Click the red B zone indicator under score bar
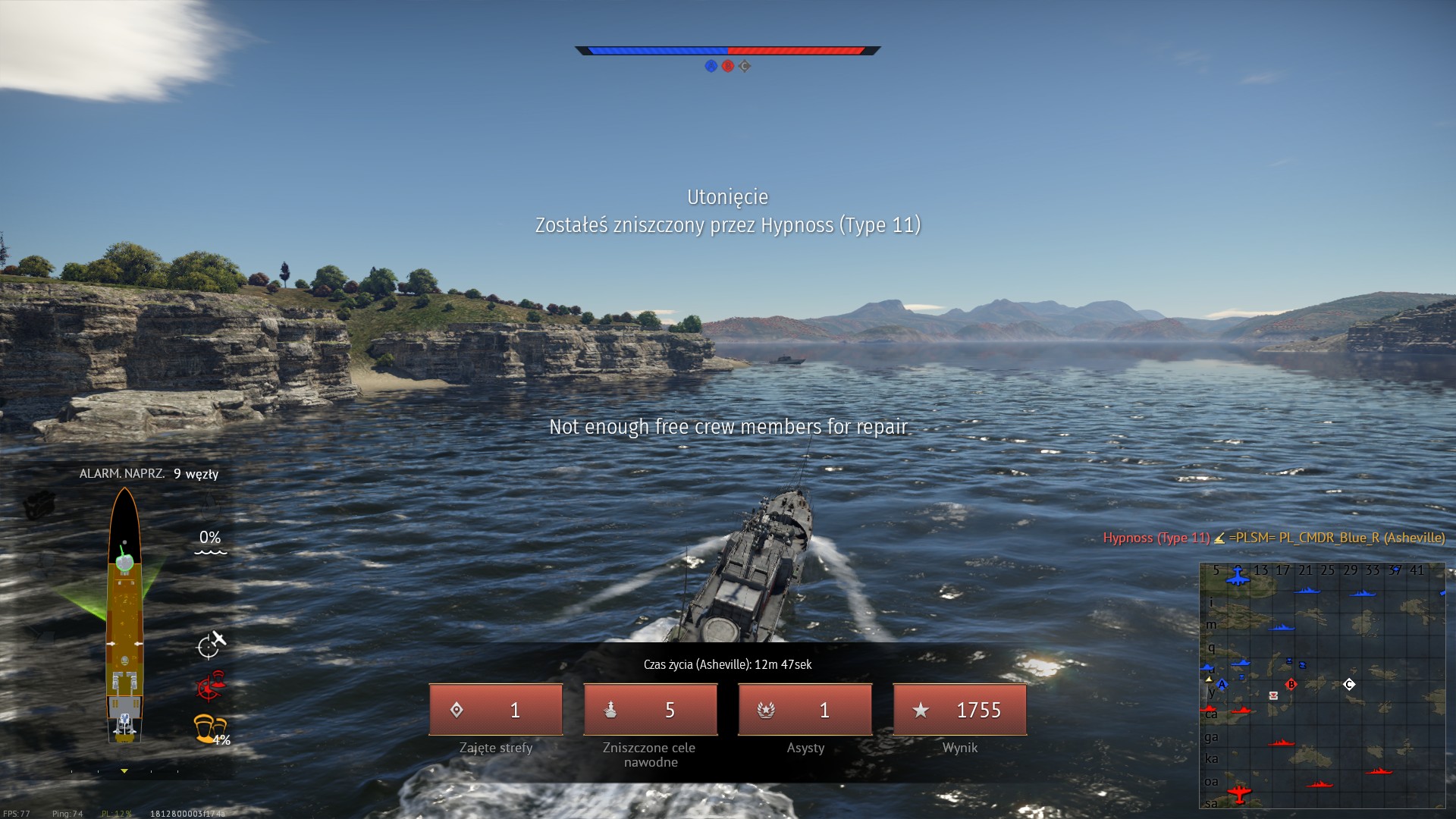The width and height of the screenshot is (1456, 819). pyautogui.click(x=728, y=66)
